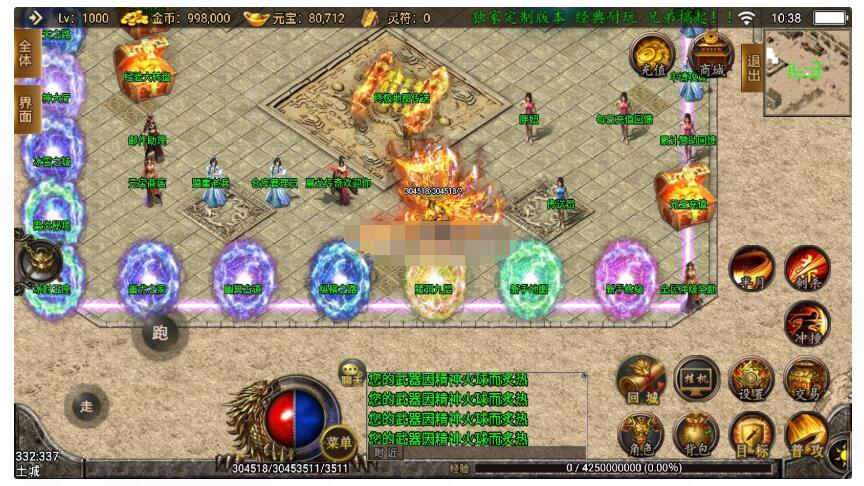Activate the 半月 skill

click(751, 269)
